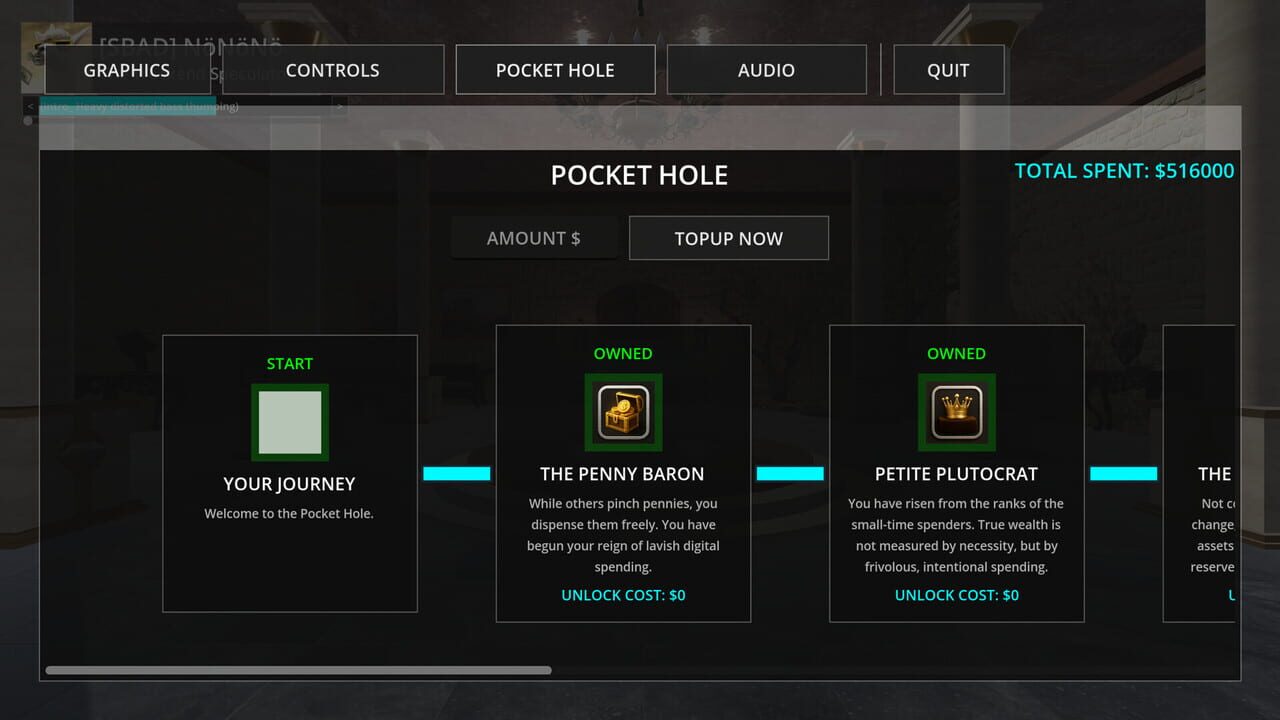Switch to the Controls tab

click(333, 70)
